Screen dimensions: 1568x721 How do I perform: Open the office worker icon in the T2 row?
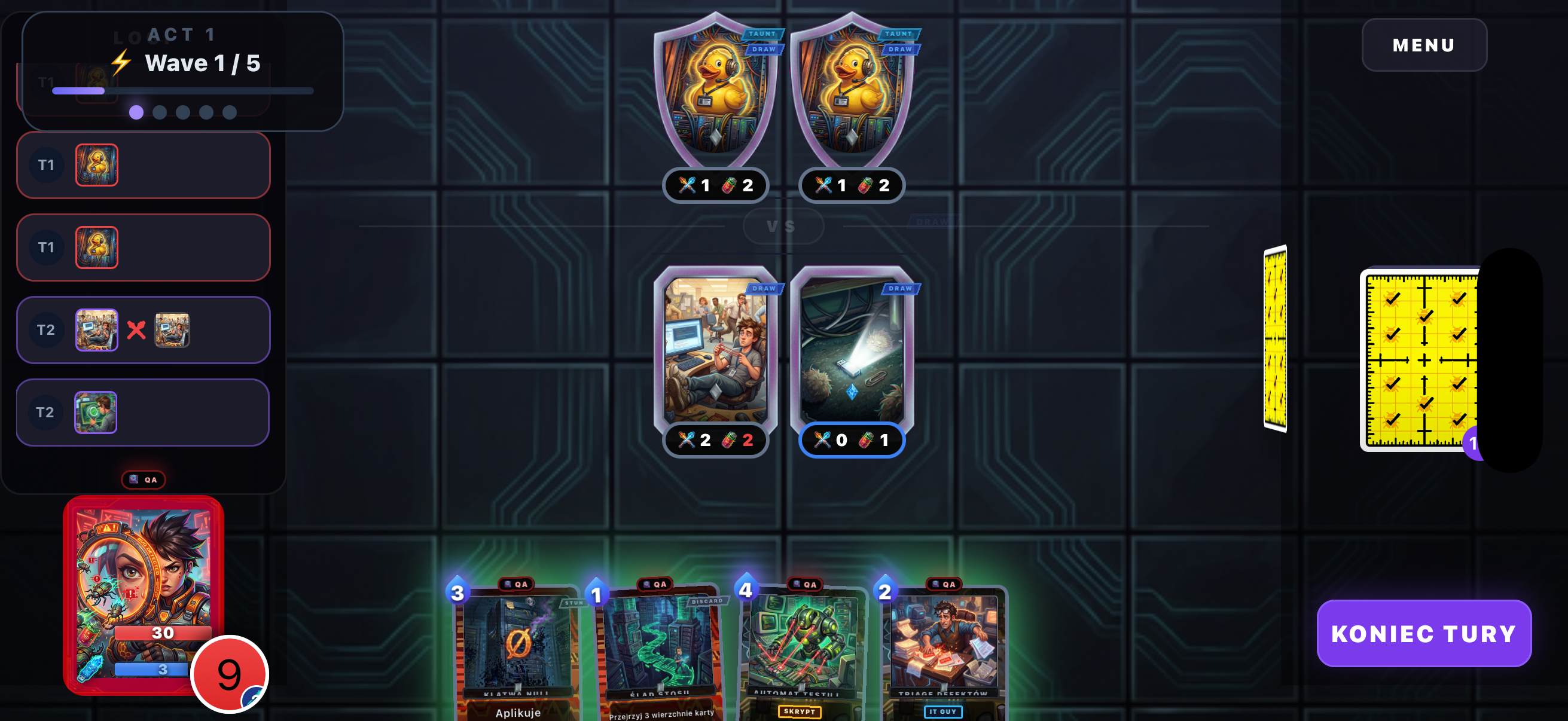click(98, 331)
